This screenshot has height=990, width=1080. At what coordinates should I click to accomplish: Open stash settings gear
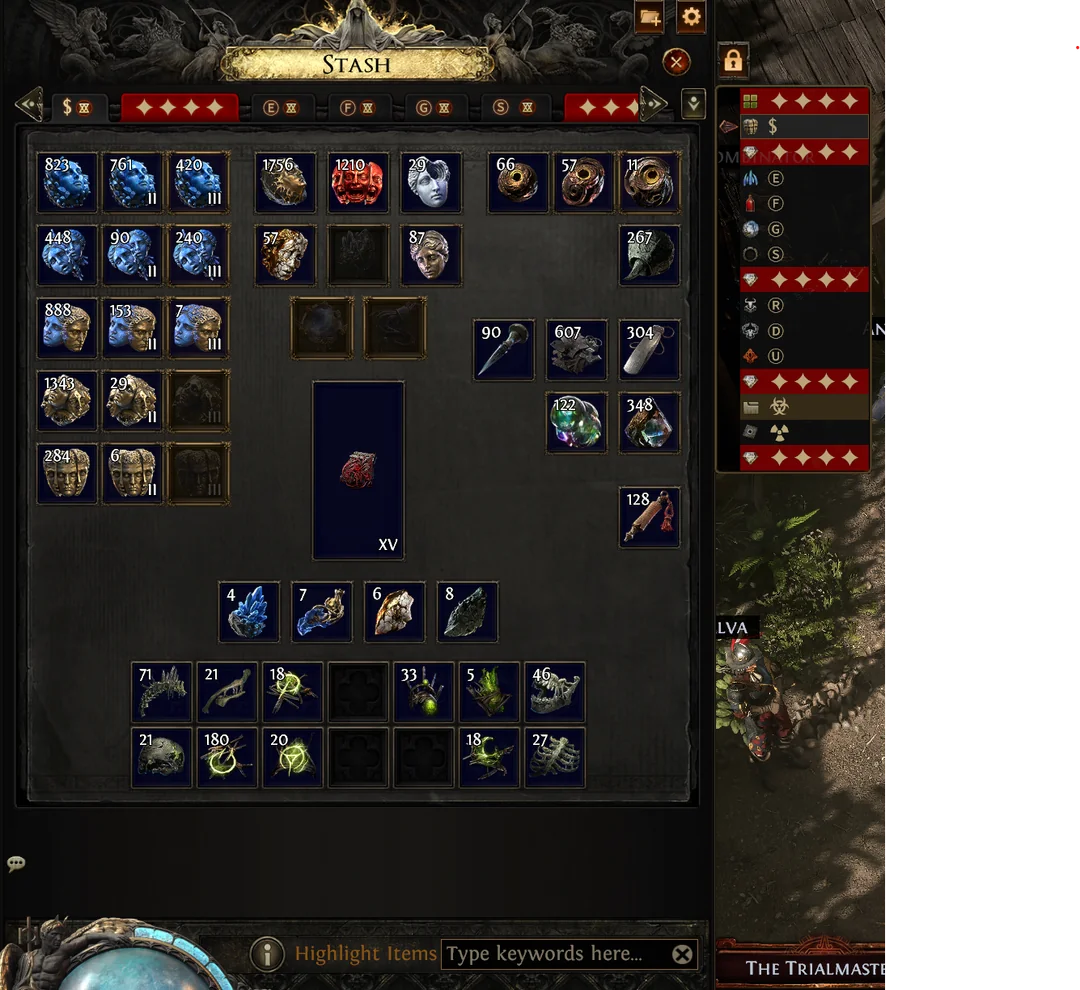point(691,17)
